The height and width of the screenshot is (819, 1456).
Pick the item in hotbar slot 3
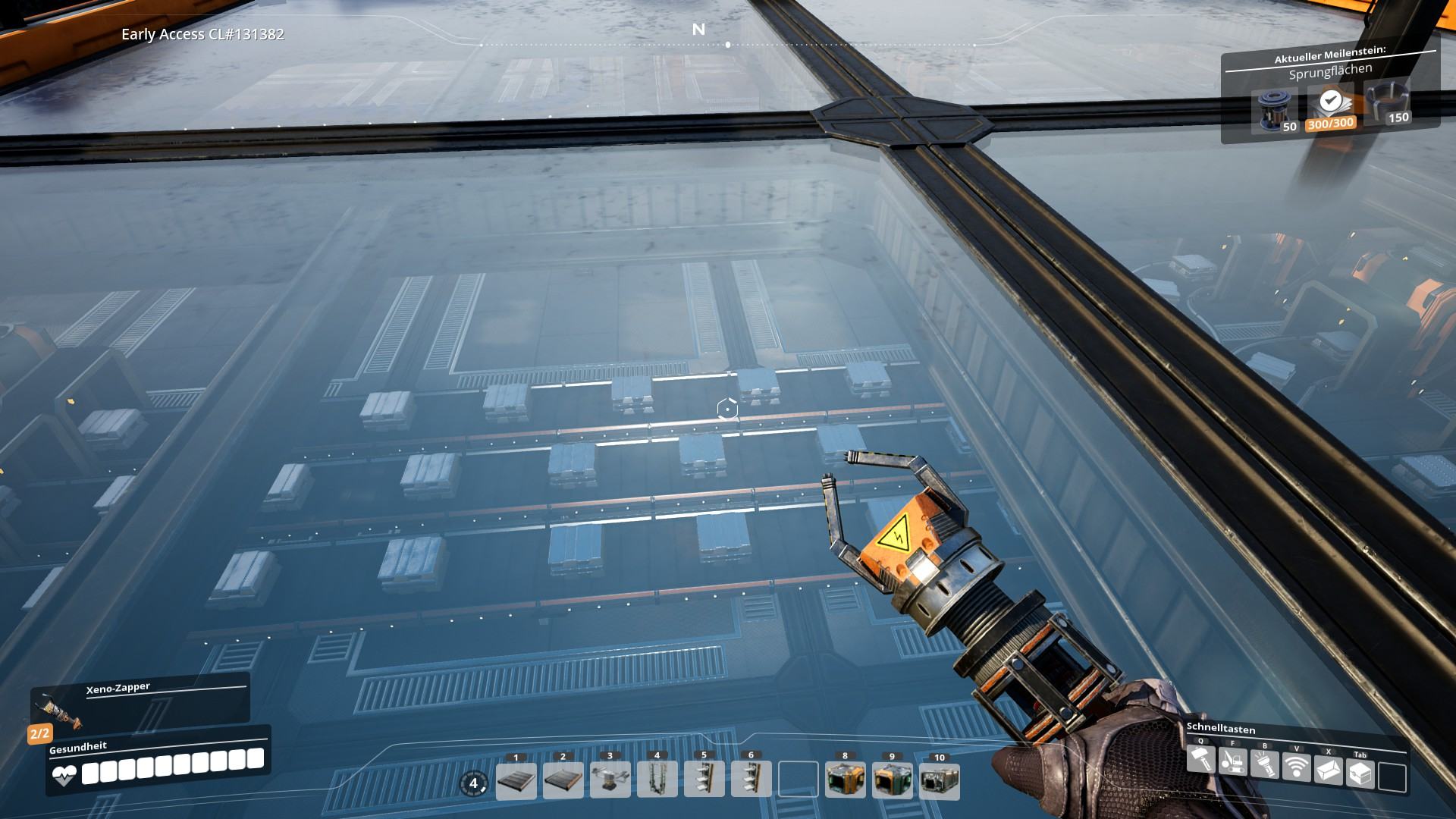[610, 781]
